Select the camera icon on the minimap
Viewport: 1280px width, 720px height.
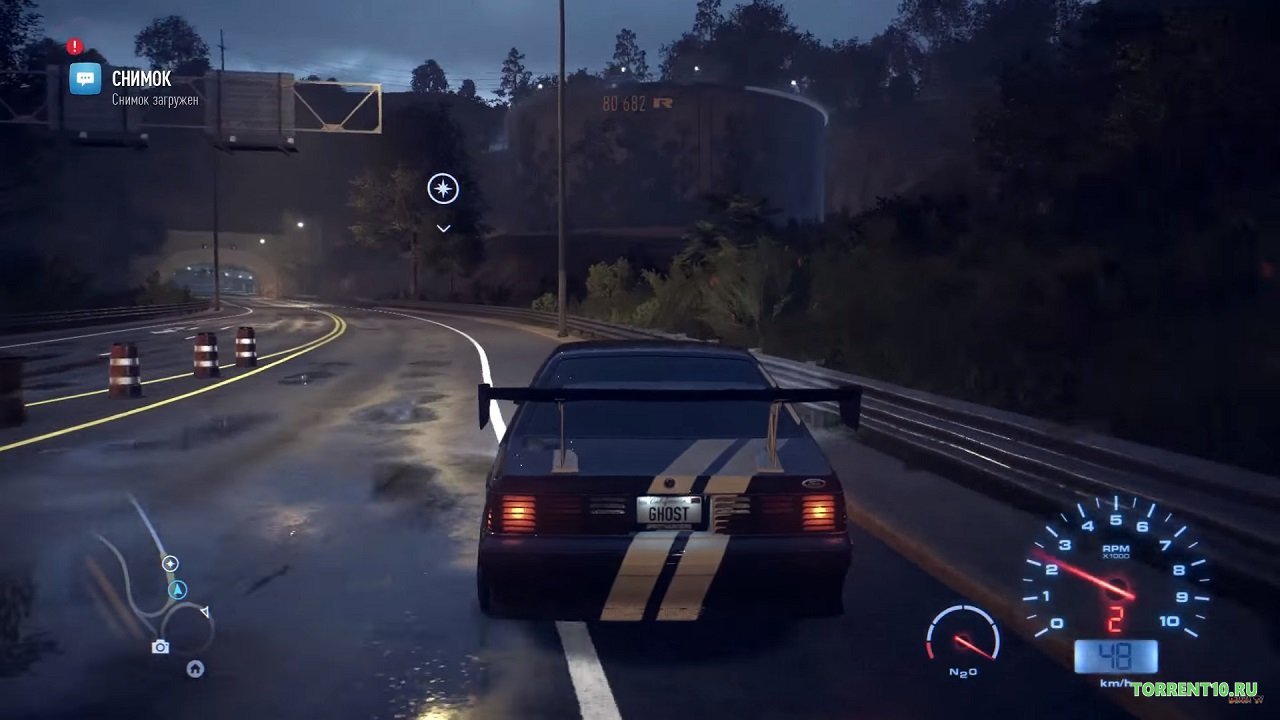[160, 647]
